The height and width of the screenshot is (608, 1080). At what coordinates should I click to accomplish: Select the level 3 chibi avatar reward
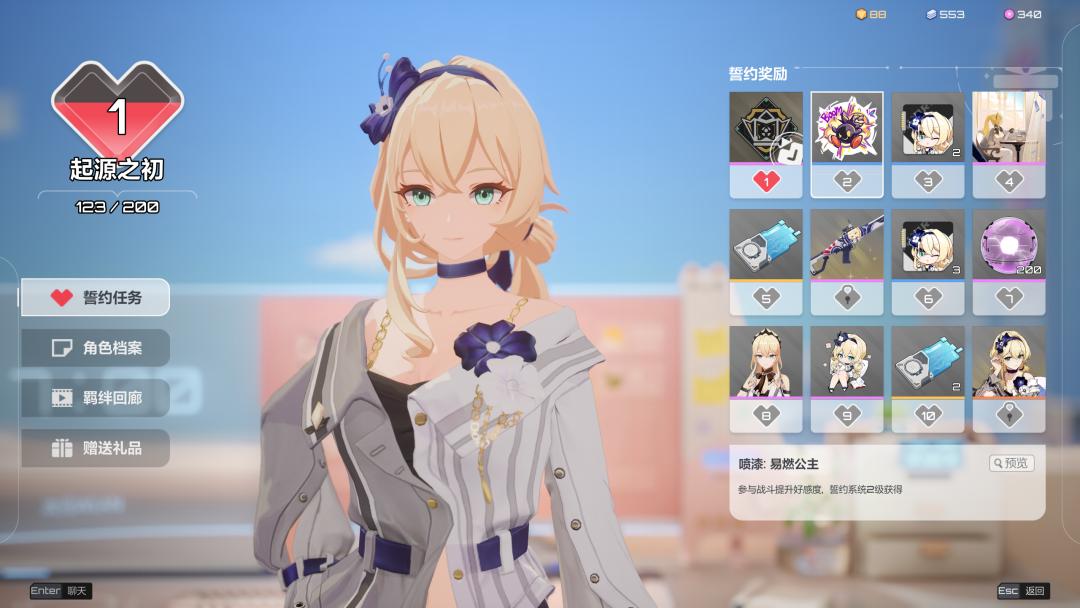pos(928,128)
